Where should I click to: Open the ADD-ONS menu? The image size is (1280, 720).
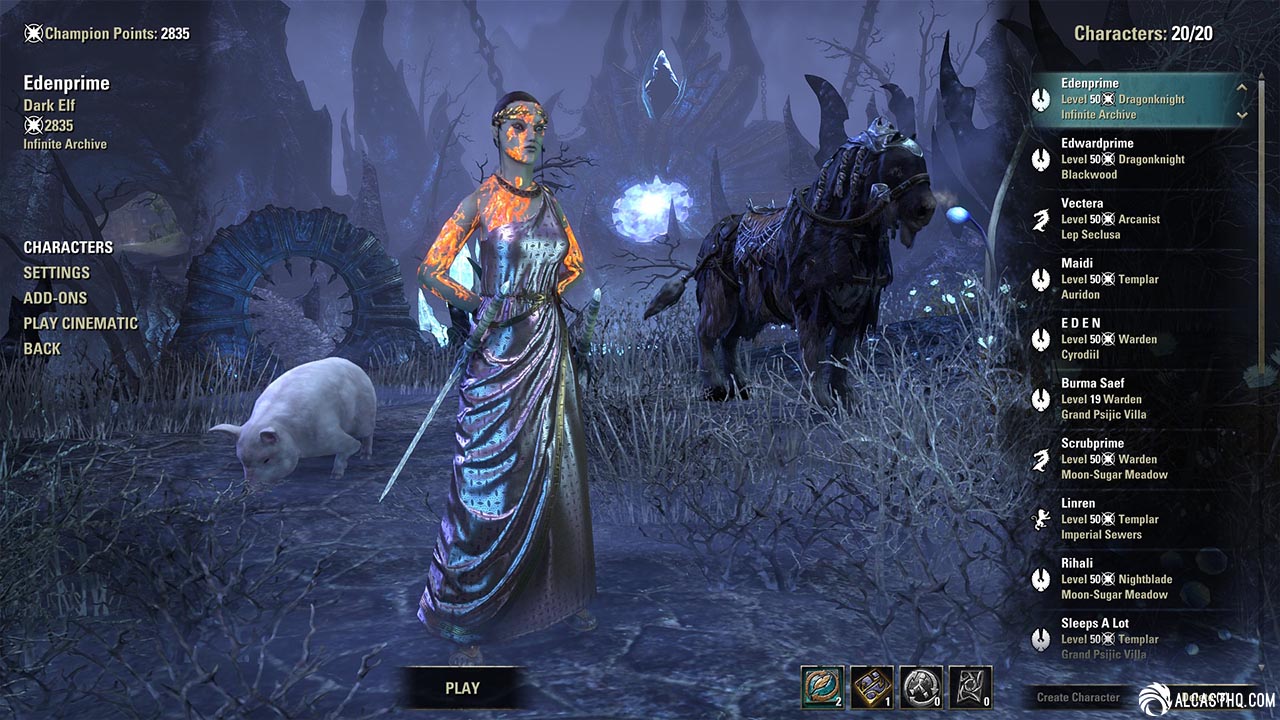(55, 298)
